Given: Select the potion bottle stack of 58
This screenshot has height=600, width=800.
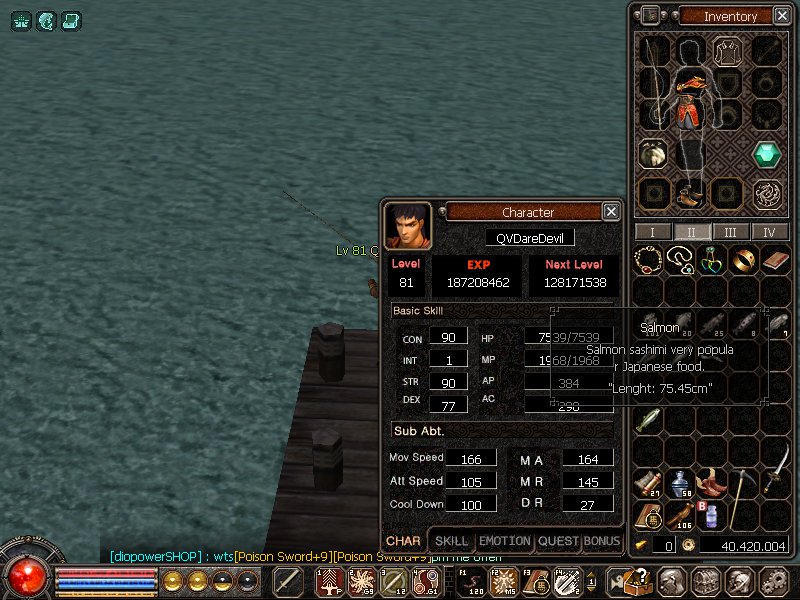Looking at the screenshot, I should pos(681,484).
